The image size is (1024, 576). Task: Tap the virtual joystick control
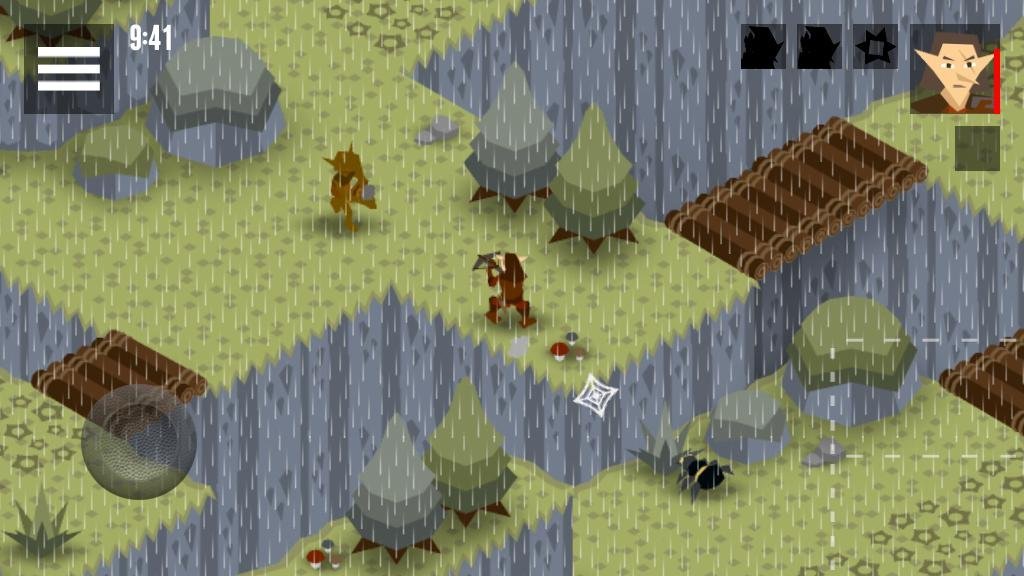point(139,441)
